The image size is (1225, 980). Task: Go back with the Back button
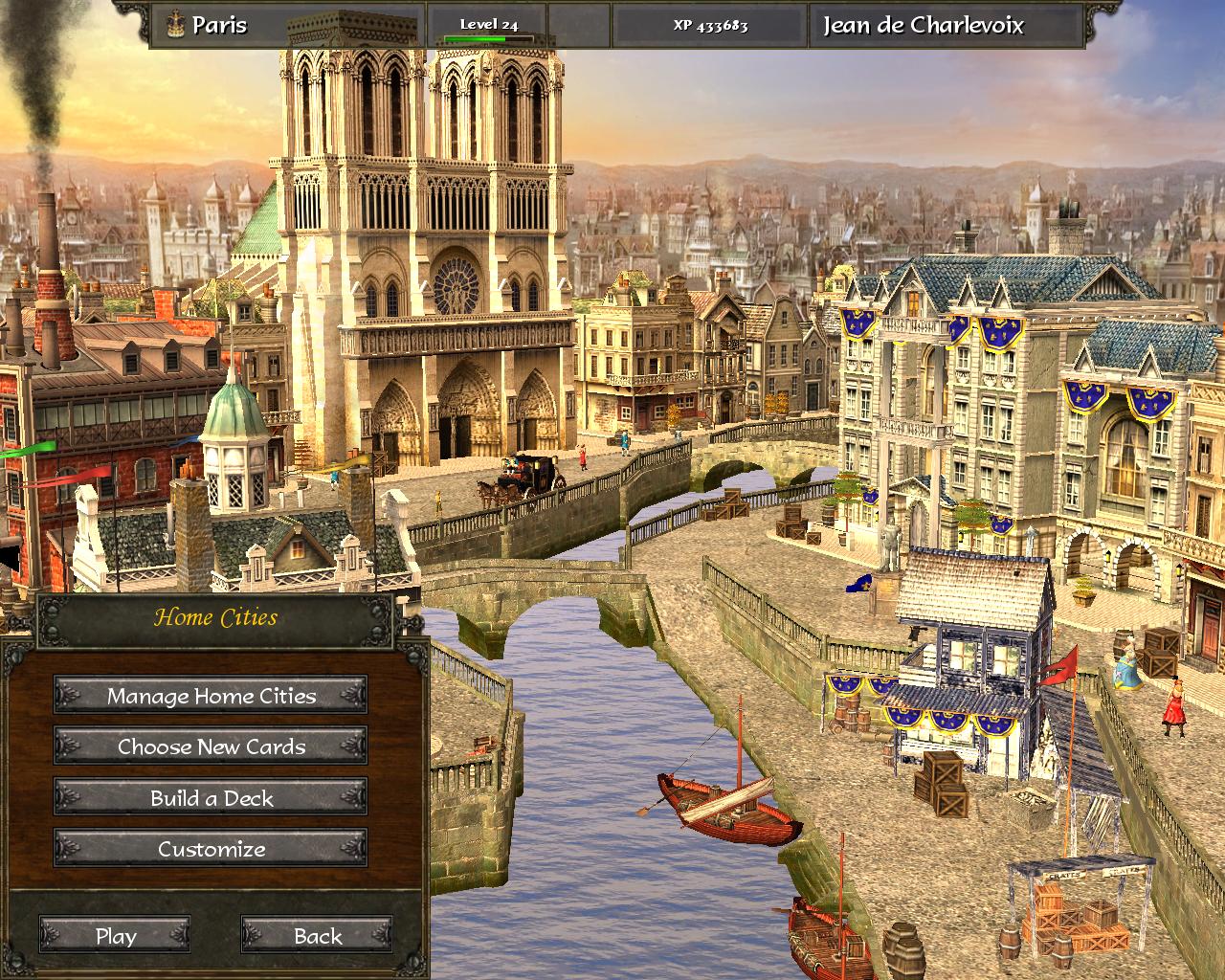coord(317,936)
